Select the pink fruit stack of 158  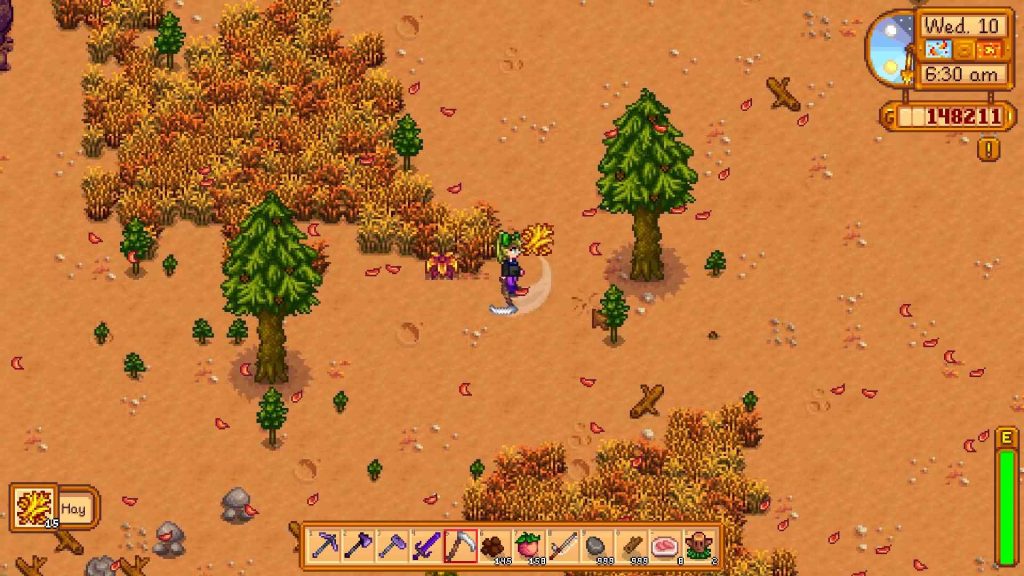click(x=529, y=545)
